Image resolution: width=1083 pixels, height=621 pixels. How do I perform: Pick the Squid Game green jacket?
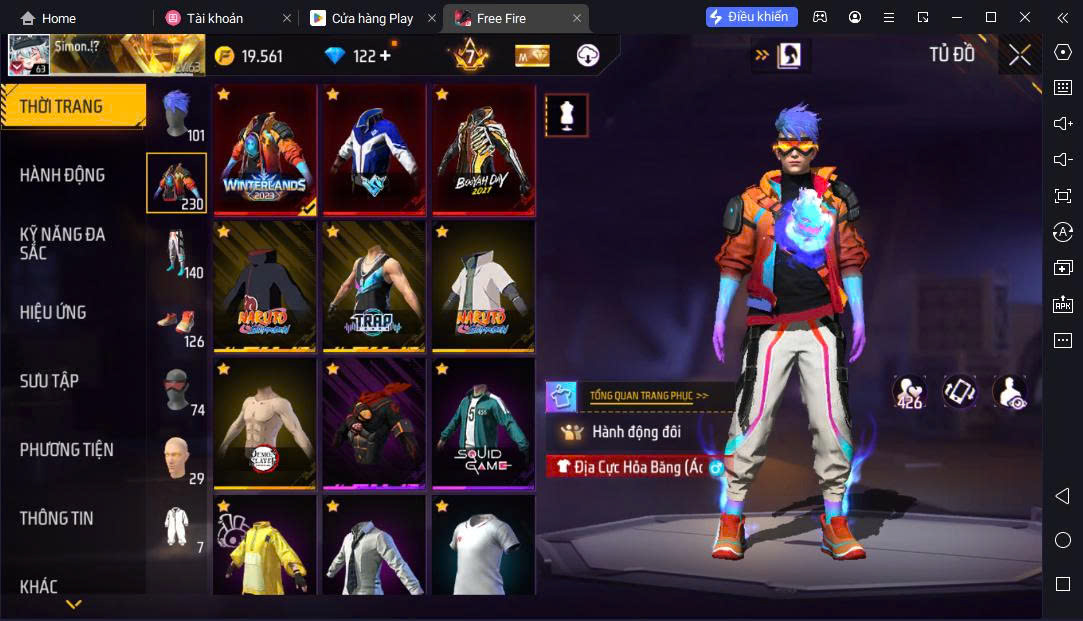point(483,424)
